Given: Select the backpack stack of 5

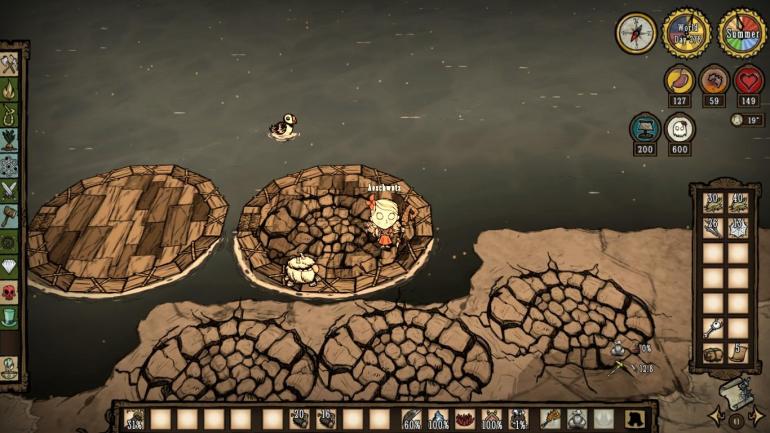Looking at the screenshot, I should [739, 353].
